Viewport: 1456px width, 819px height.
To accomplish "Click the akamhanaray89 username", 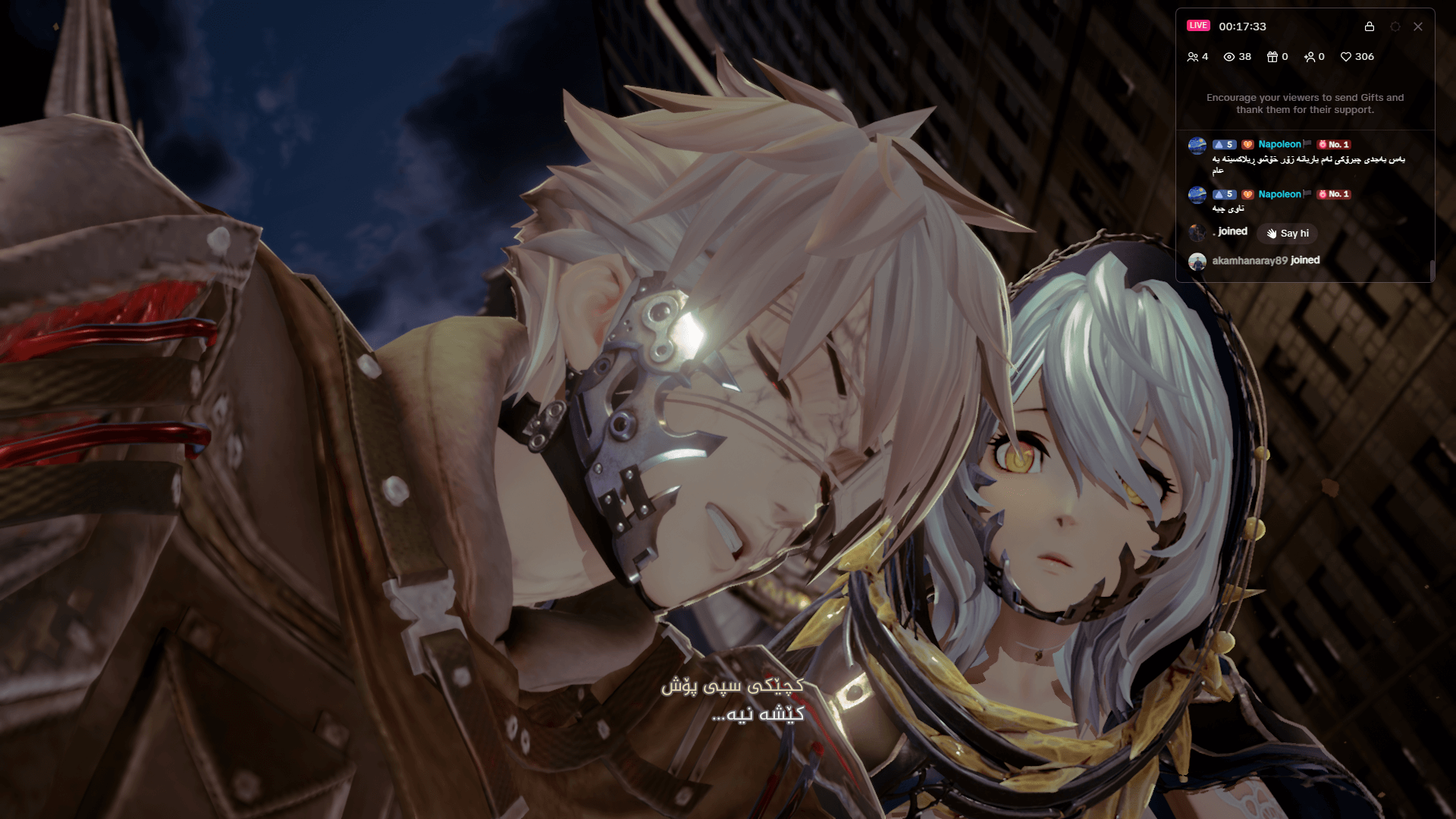I will 1250,260.
